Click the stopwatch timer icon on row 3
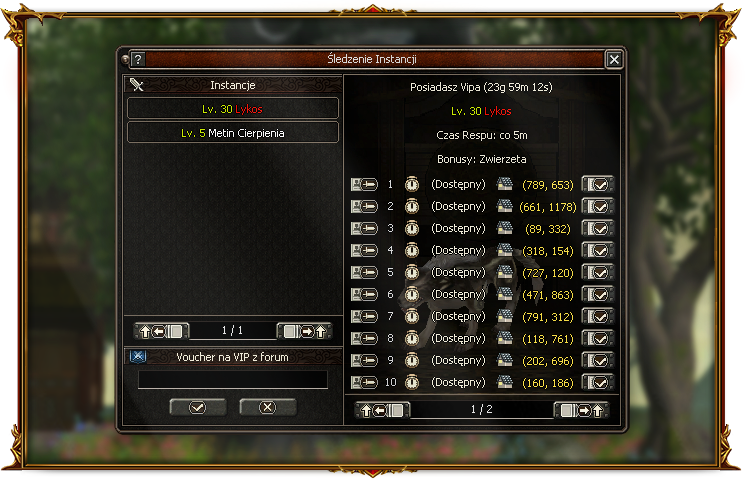745x480 pixels. coord(411,228)
